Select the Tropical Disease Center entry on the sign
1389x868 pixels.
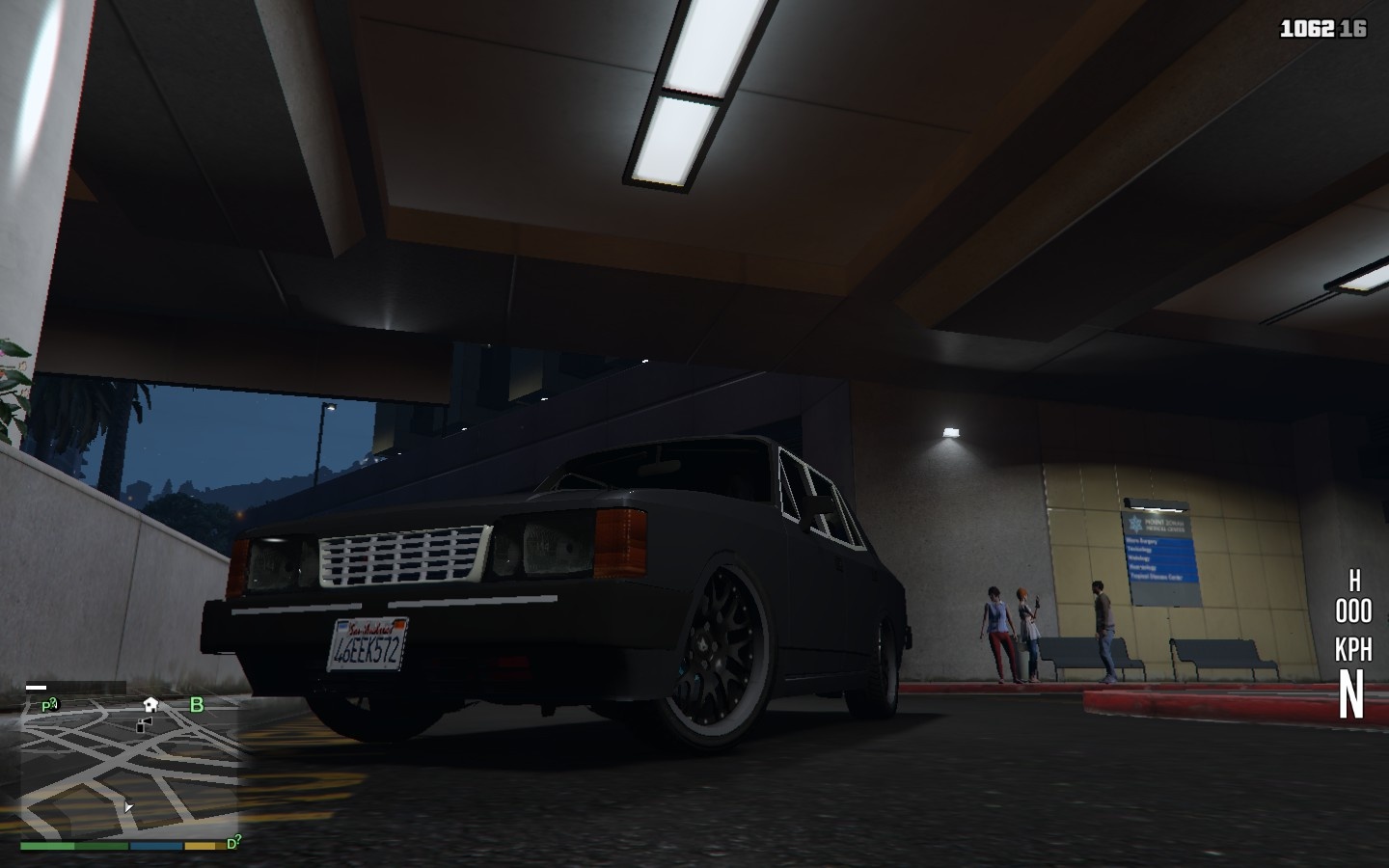pos(1155,576)
